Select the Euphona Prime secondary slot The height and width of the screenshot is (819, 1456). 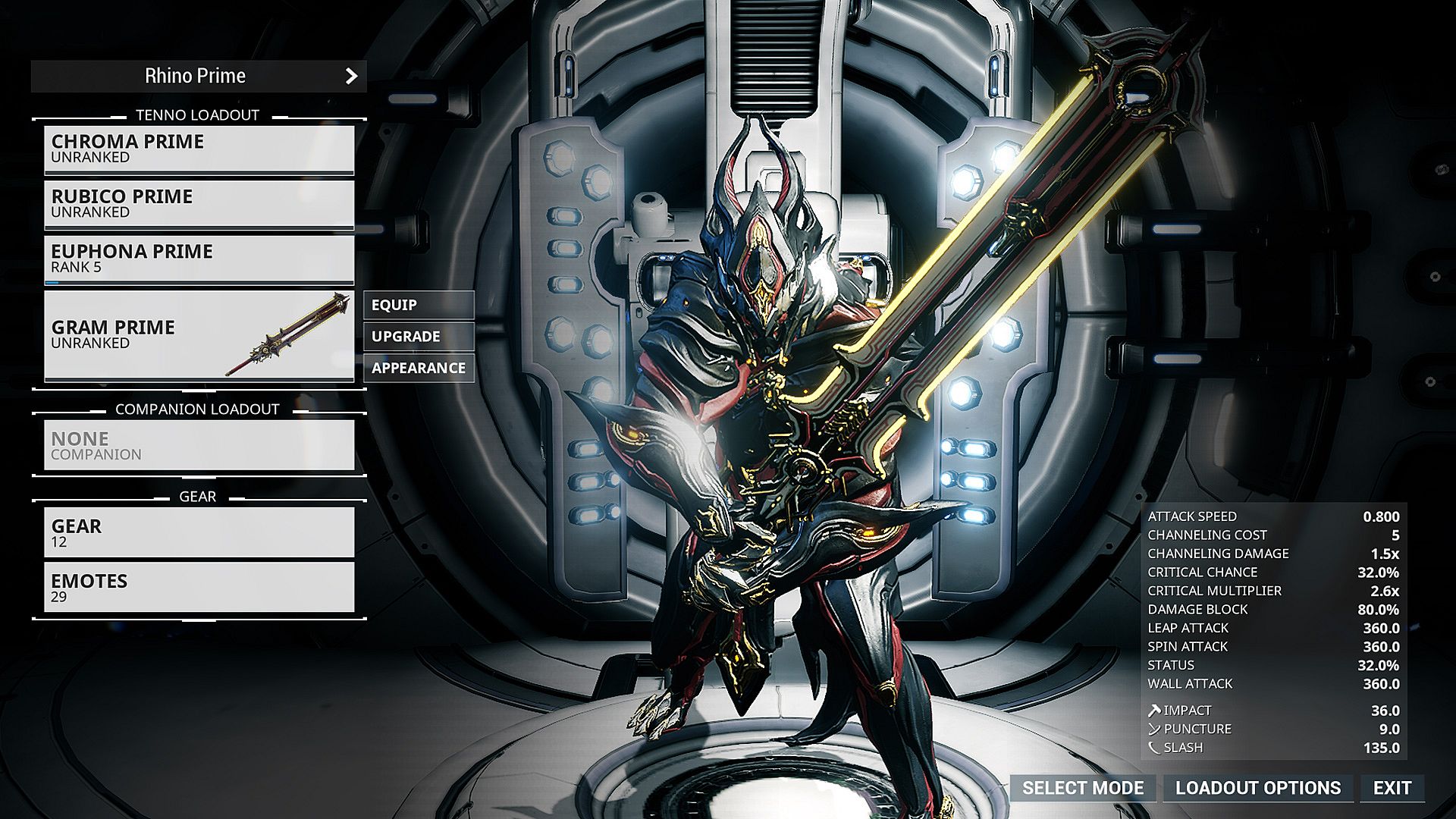(x=199, y=259)
